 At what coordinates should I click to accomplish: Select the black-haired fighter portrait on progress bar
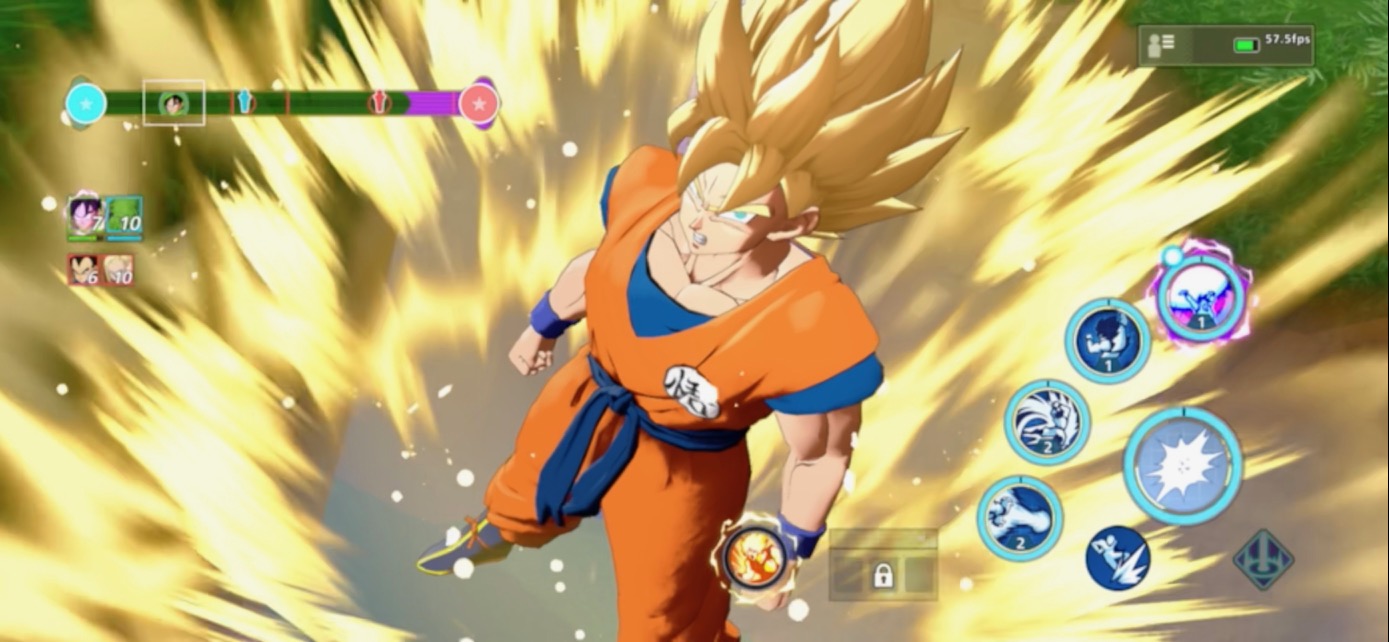(174, 103)
